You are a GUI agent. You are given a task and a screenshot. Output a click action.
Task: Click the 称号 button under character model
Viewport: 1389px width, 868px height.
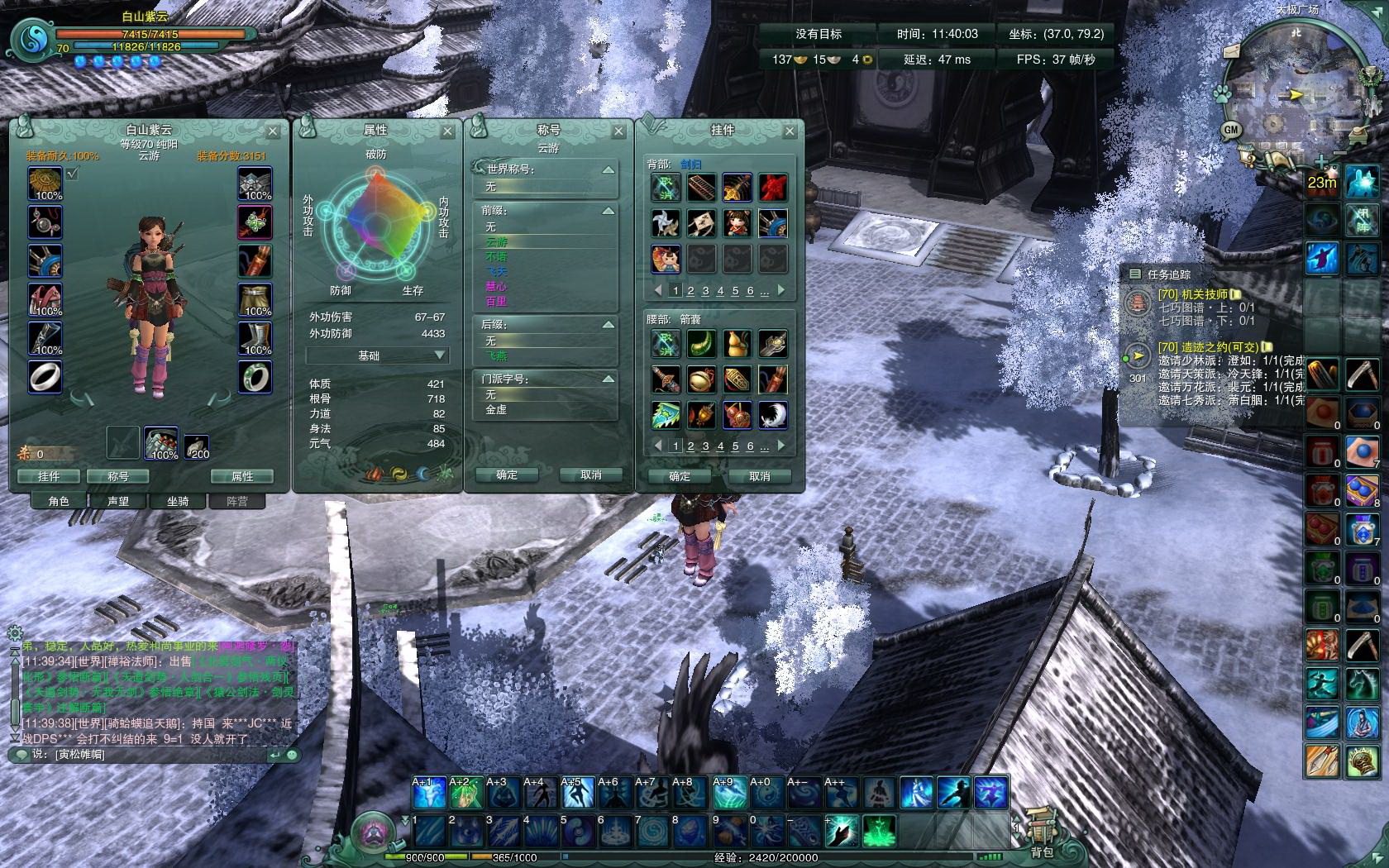(x=118, y=476)
